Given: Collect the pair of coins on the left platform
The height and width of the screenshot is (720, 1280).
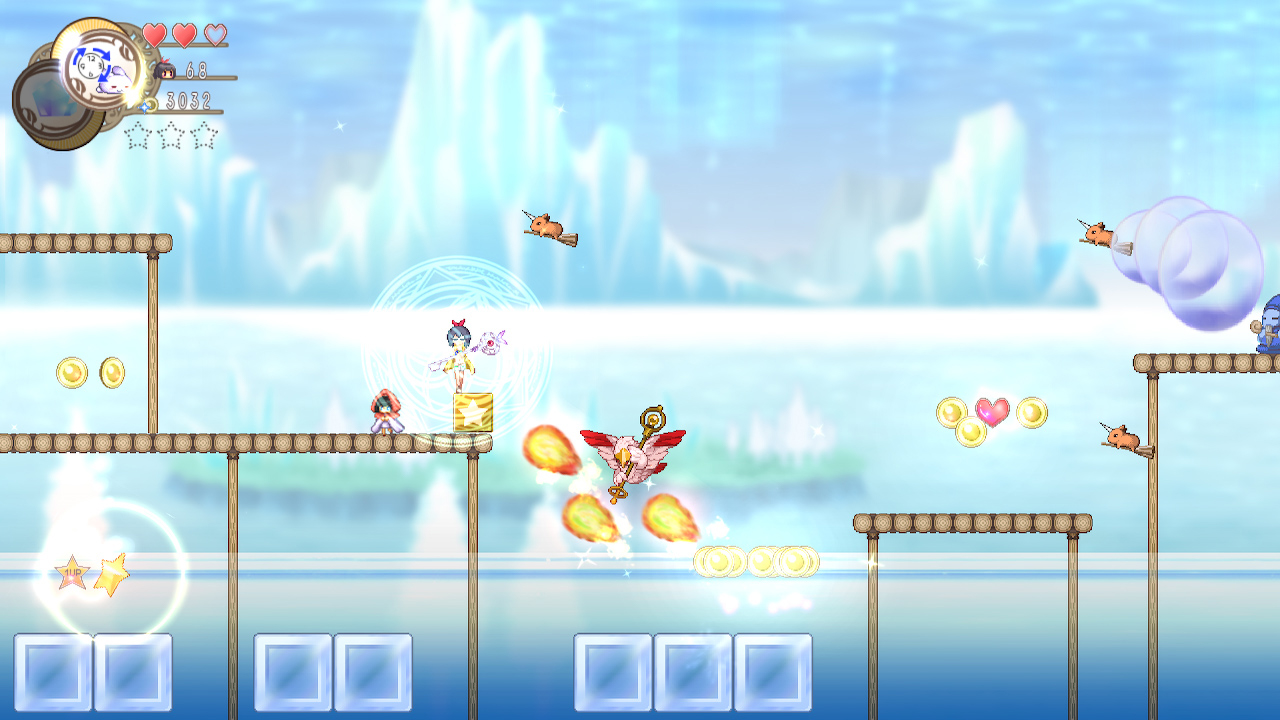Looking at the screenshot, I should 90,371.
